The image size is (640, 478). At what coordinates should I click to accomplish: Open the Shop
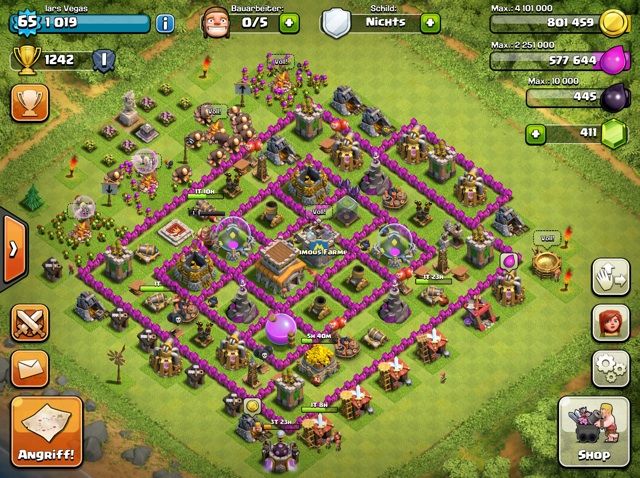[x=594, y=432]
